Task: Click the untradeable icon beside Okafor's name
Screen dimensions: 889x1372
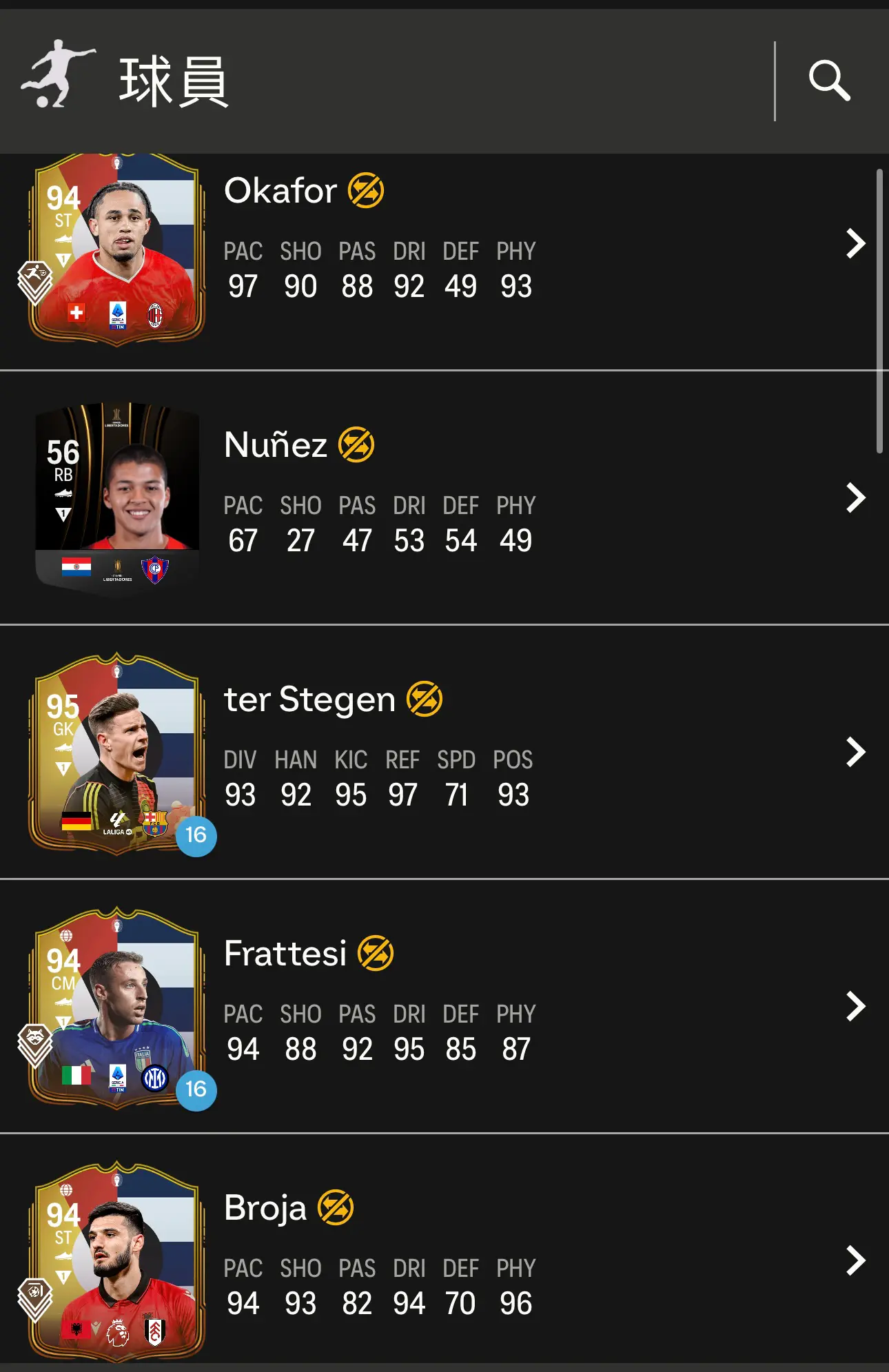Action: pos(368,191)
